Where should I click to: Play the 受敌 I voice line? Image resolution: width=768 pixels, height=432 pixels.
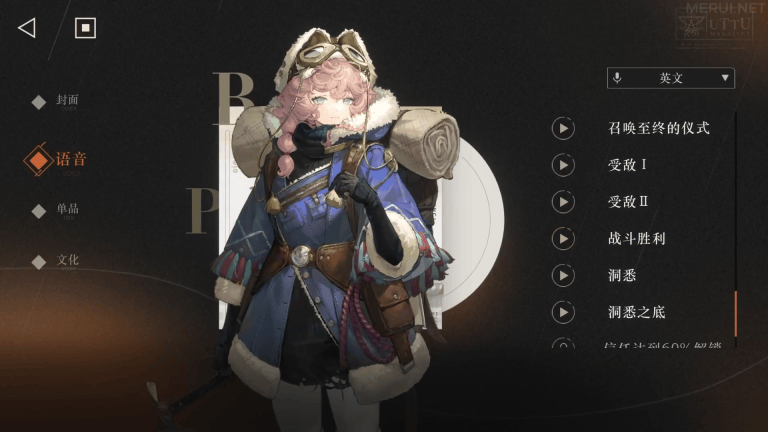click(563, 165)
